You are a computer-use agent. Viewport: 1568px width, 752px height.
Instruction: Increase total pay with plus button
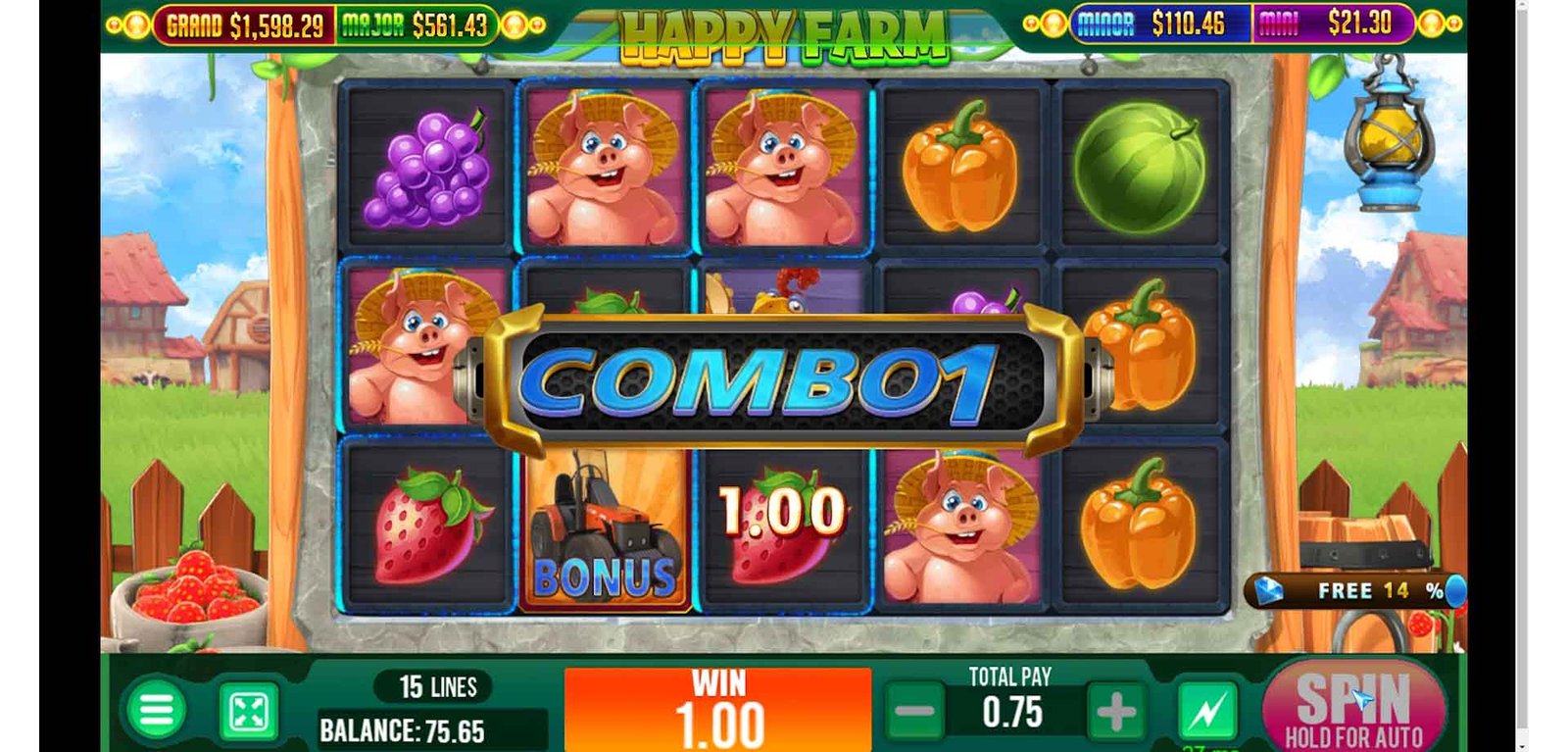[x=1116, y=713]
